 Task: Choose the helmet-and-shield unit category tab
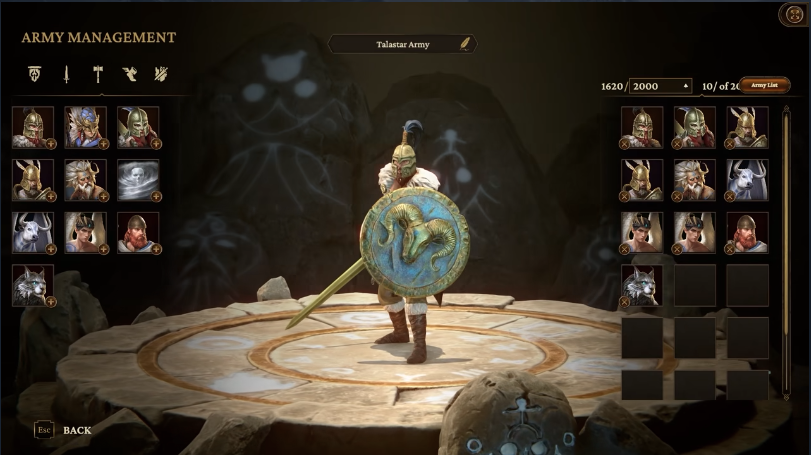35,74
